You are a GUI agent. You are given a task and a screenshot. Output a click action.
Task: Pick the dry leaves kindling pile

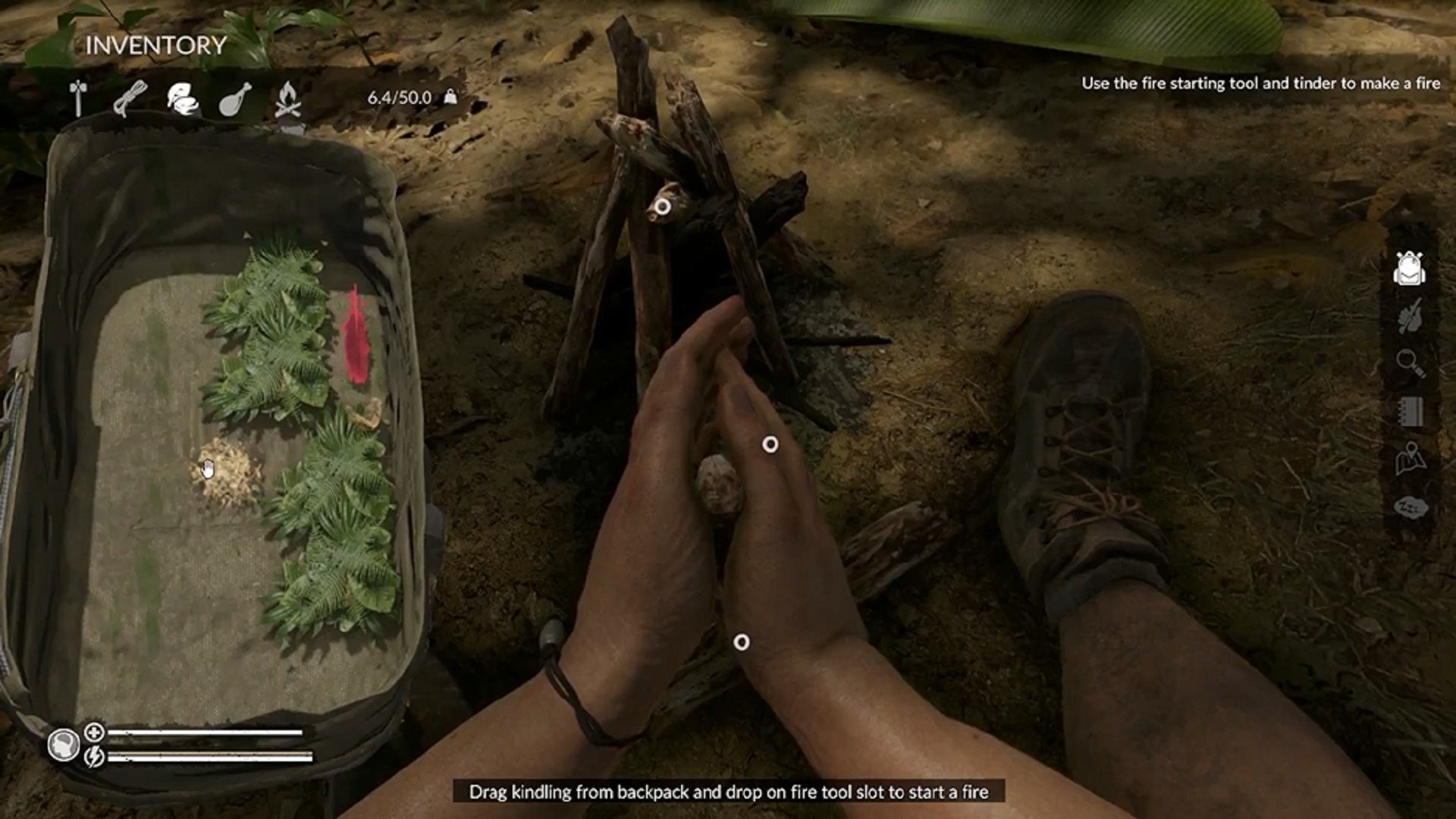(x=225, y=472)
